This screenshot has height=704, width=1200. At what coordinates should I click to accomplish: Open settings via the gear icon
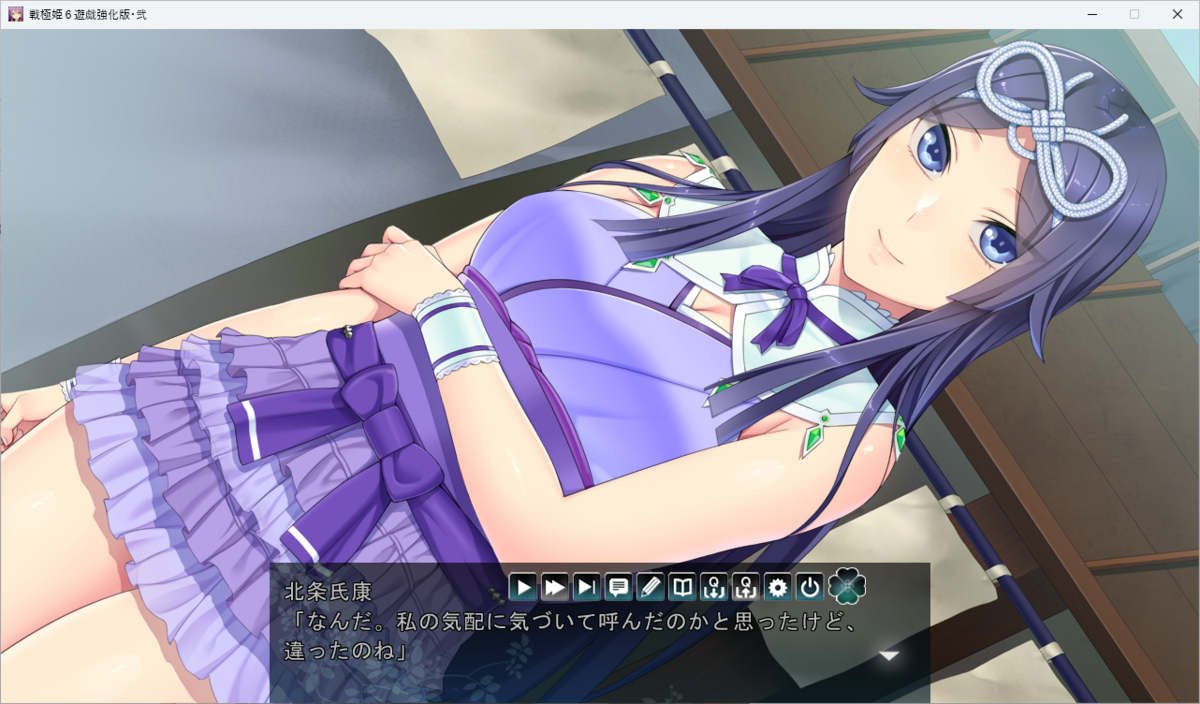(777, 587)
